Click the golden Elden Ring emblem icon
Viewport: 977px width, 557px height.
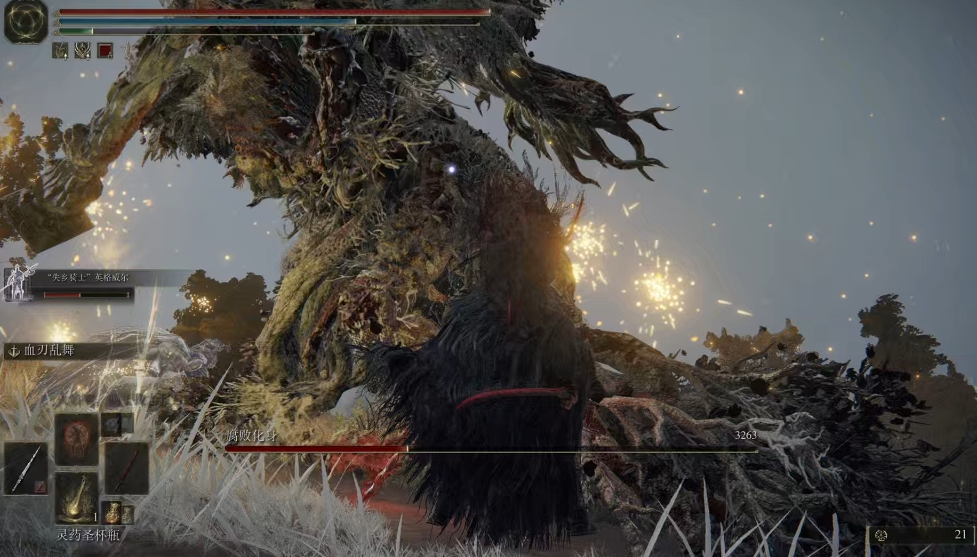25,21
